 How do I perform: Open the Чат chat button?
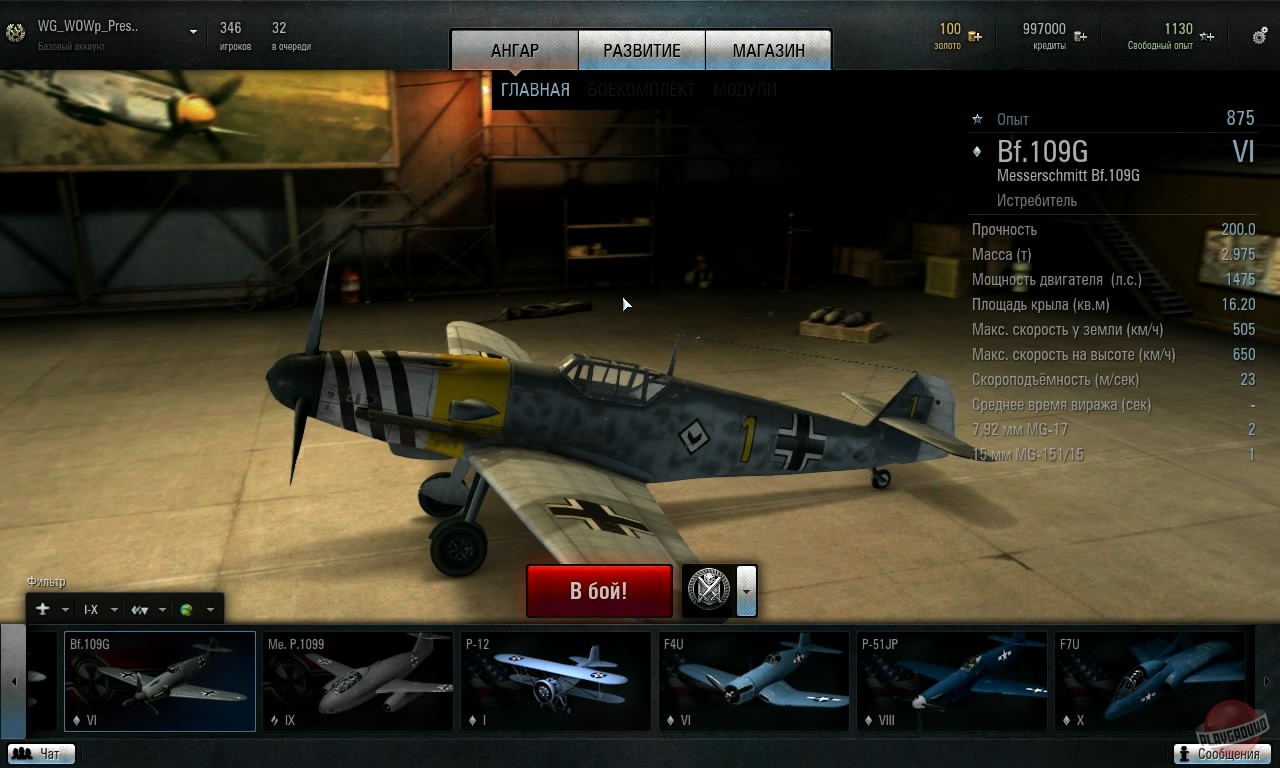point(41,754)
